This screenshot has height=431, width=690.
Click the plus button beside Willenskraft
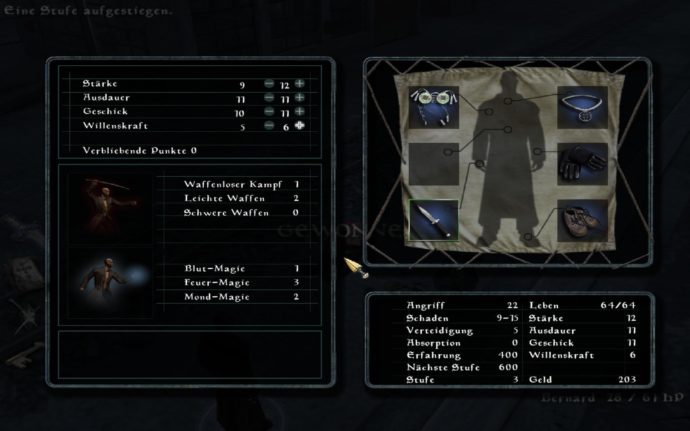300,127
